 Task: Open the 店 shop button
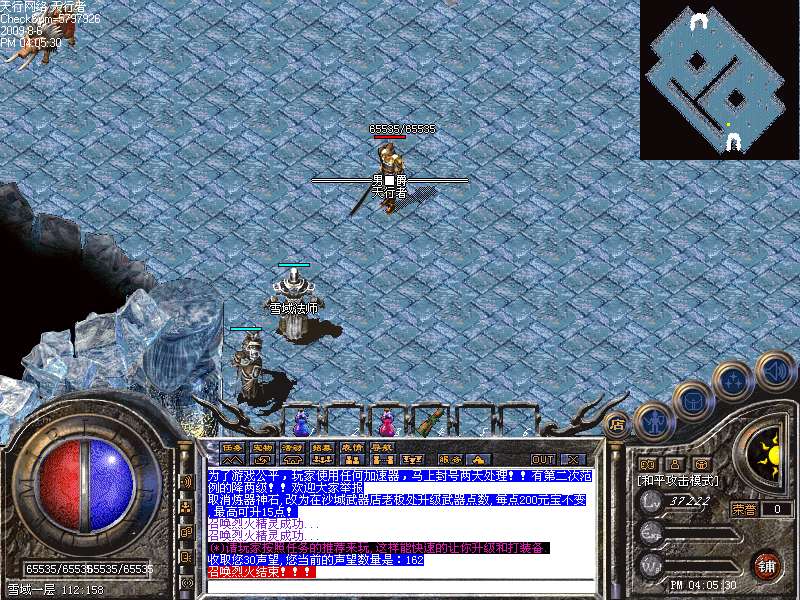click(617, 424)
